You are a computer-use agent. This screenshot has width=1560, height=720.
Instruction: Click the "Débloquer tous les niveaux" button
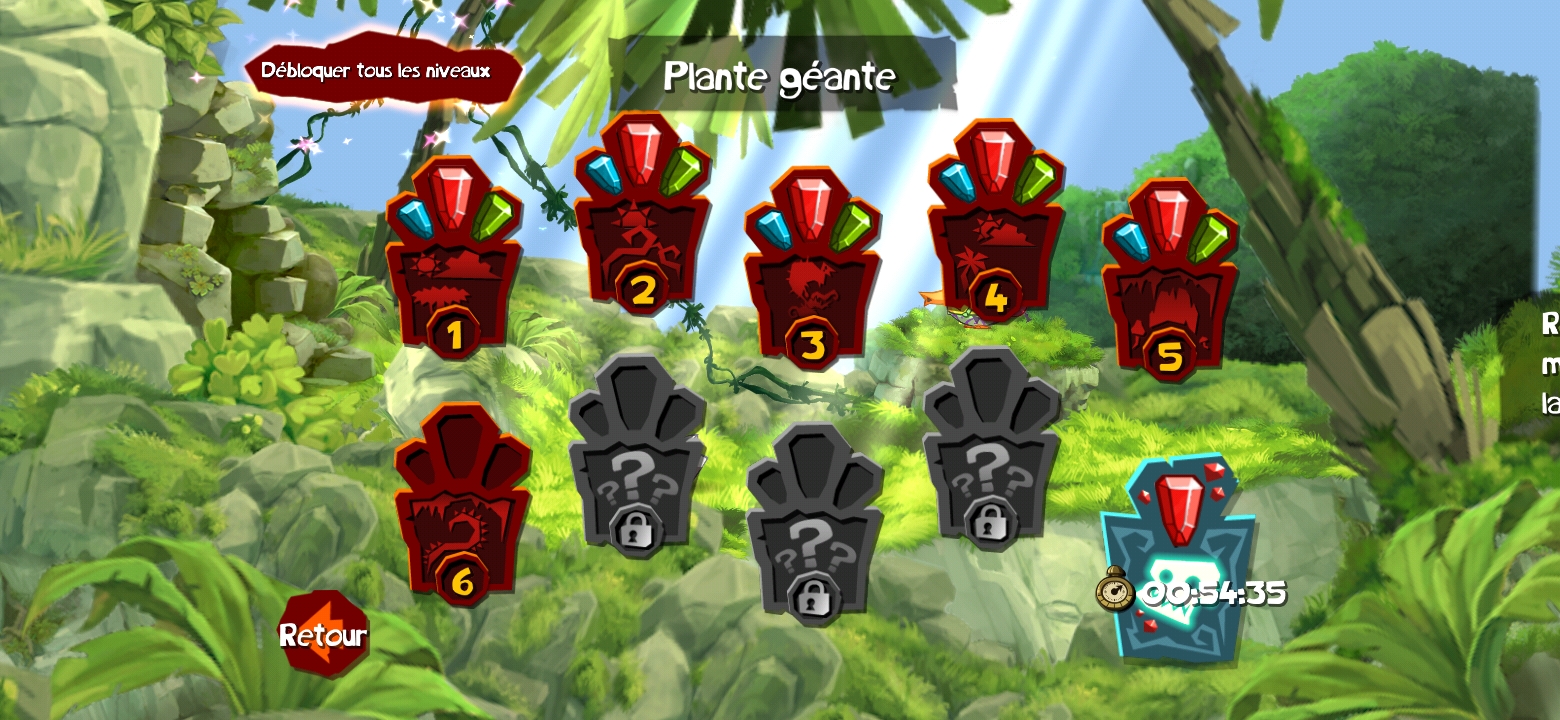382,71
